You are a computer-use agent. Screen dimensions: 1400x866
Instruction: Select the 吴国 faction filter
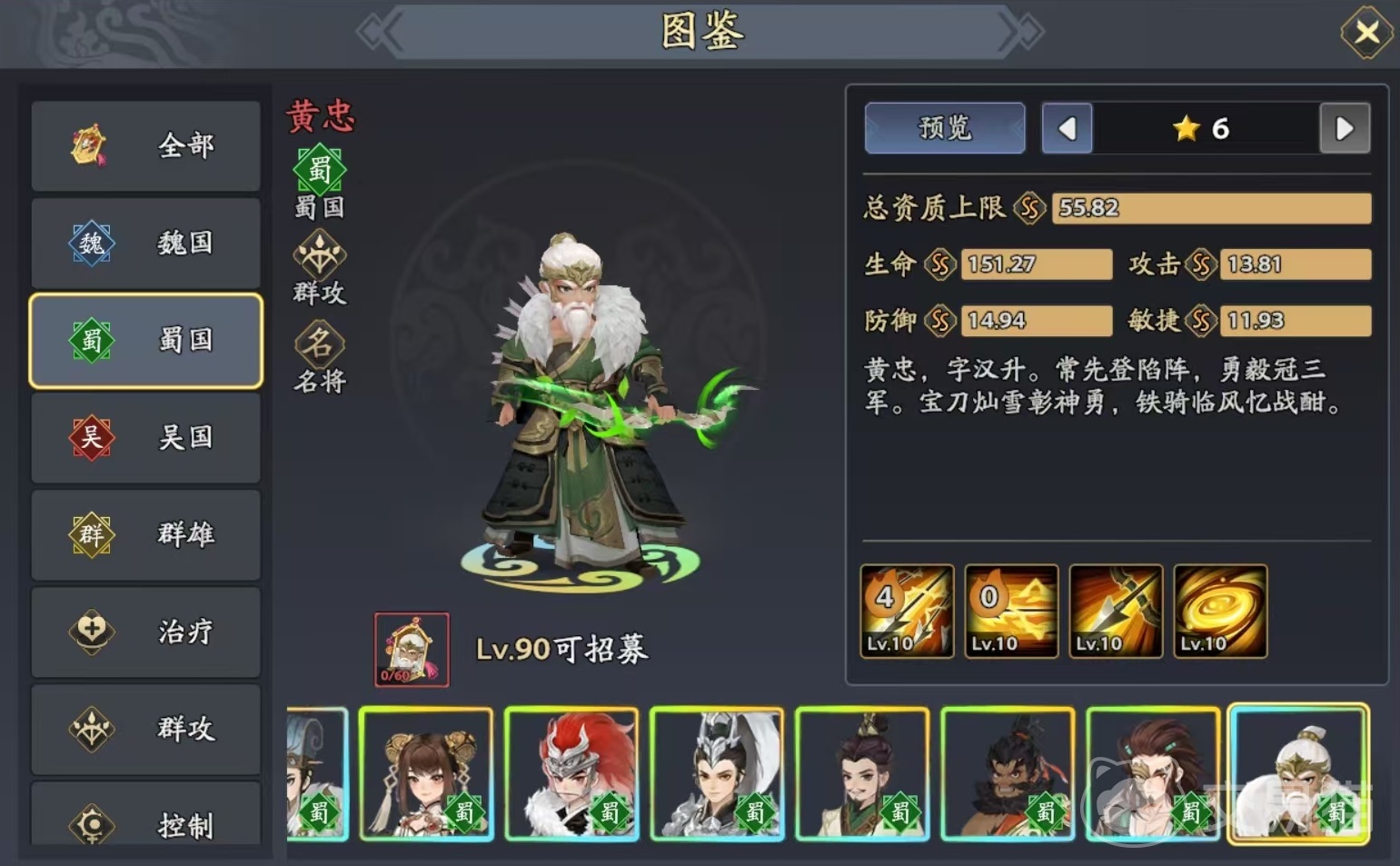pyautogui.click(x=145, y=437)
